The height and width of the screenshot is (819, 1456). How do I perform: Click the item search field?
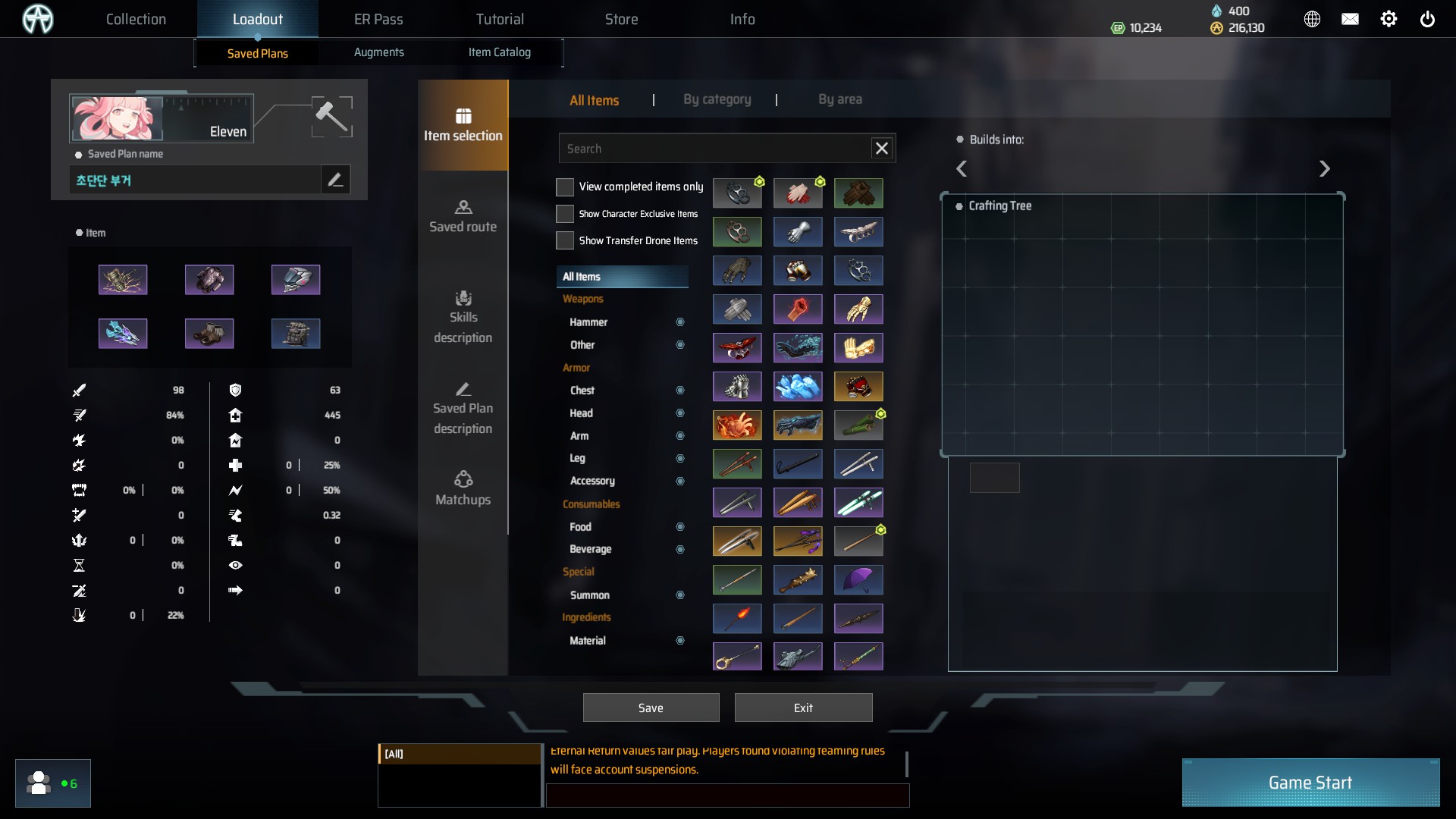click(713, 149)
